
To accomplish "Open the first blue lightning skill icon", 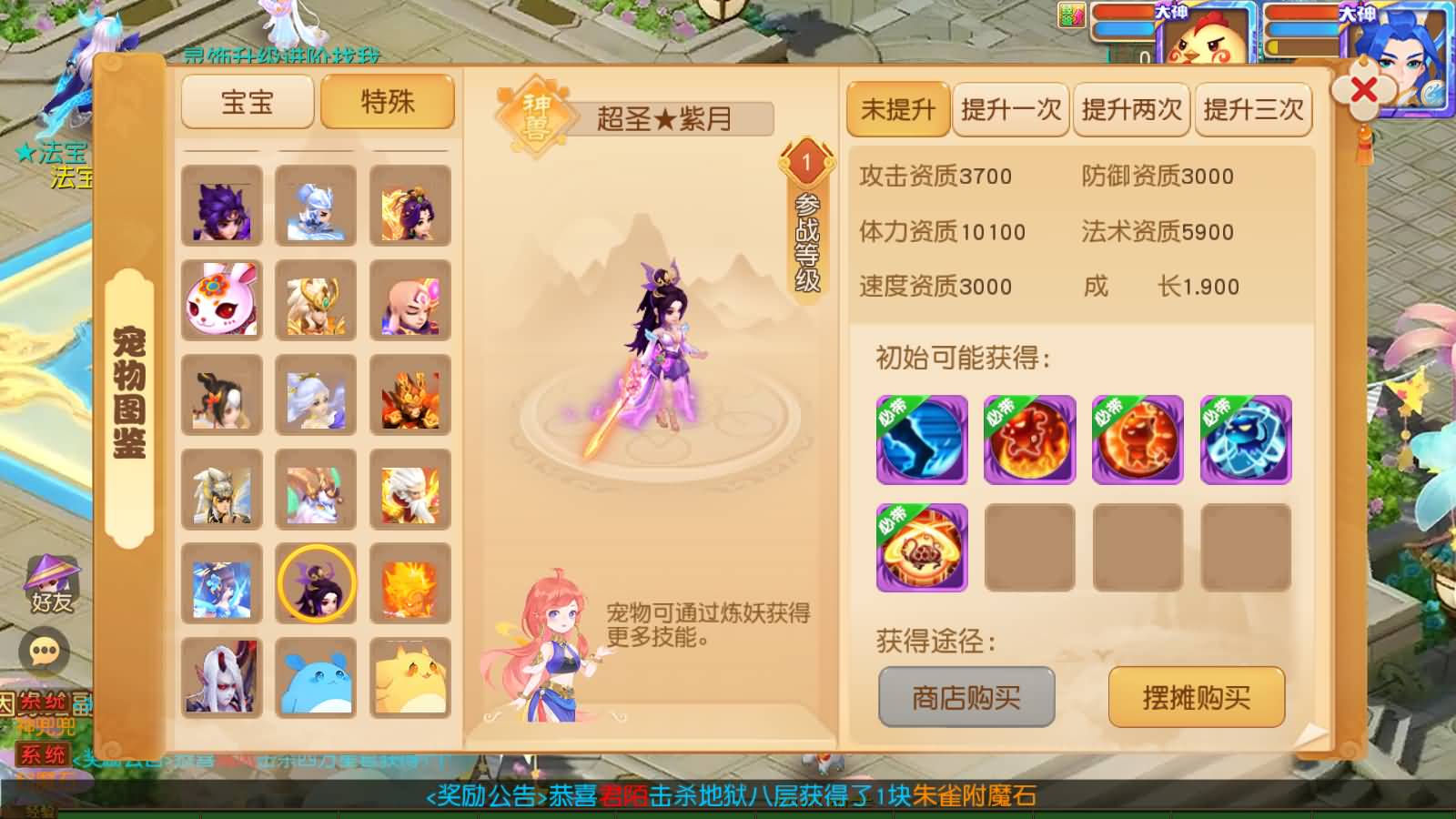I will point(921,440).
